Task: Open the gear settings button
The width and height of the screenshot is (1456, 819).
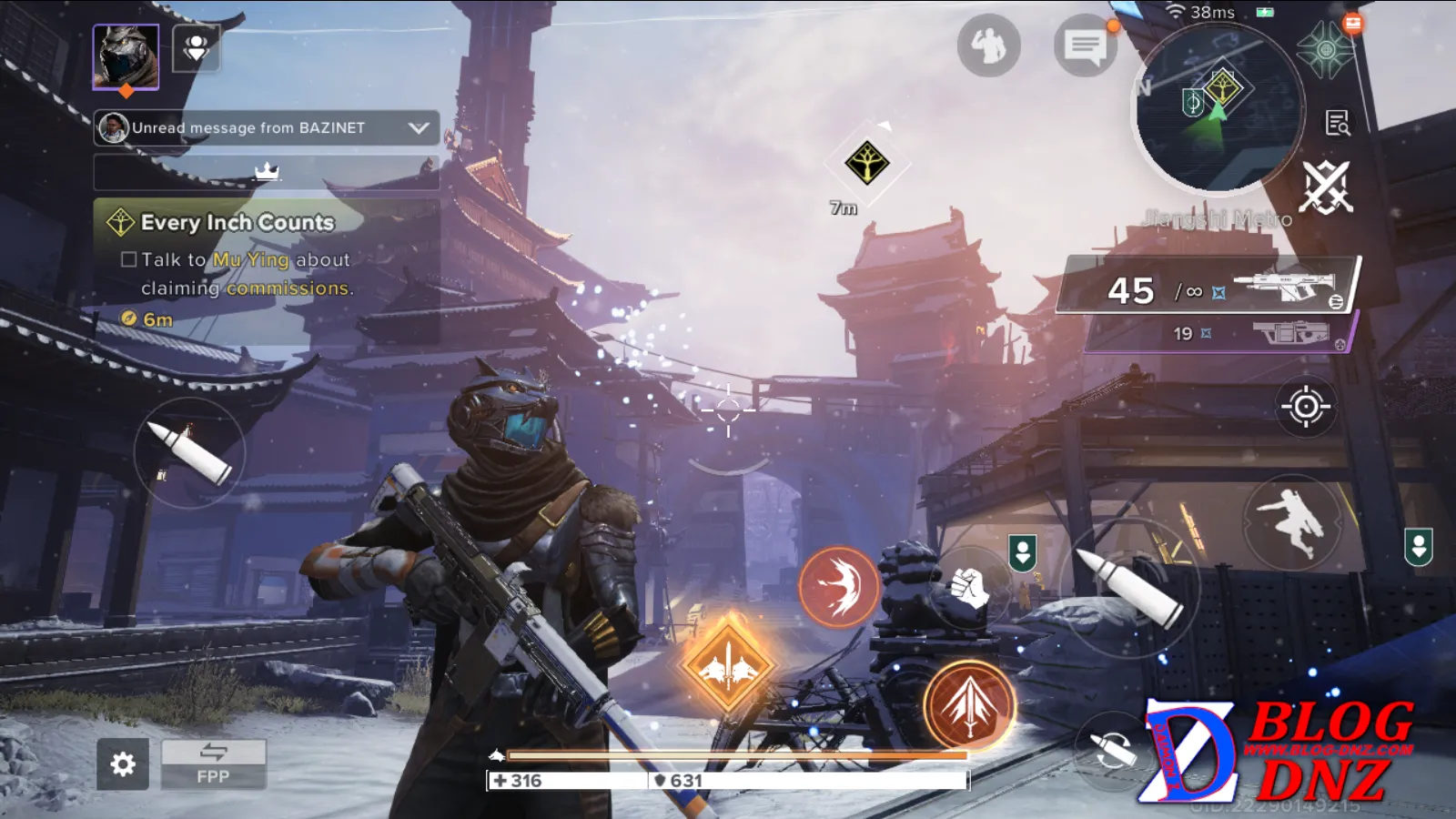Action: pyautogui.click(x=123, y=764)
